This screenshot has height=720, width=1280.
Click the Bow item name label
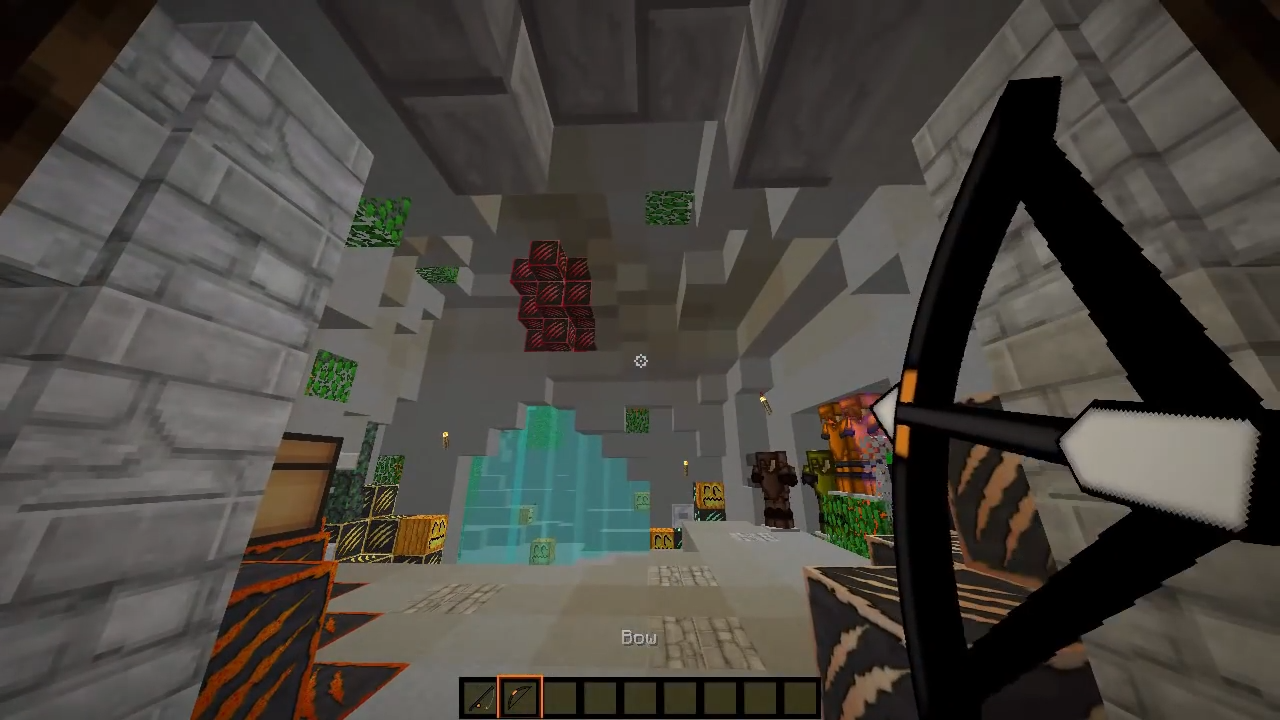[x=638, y=637]
